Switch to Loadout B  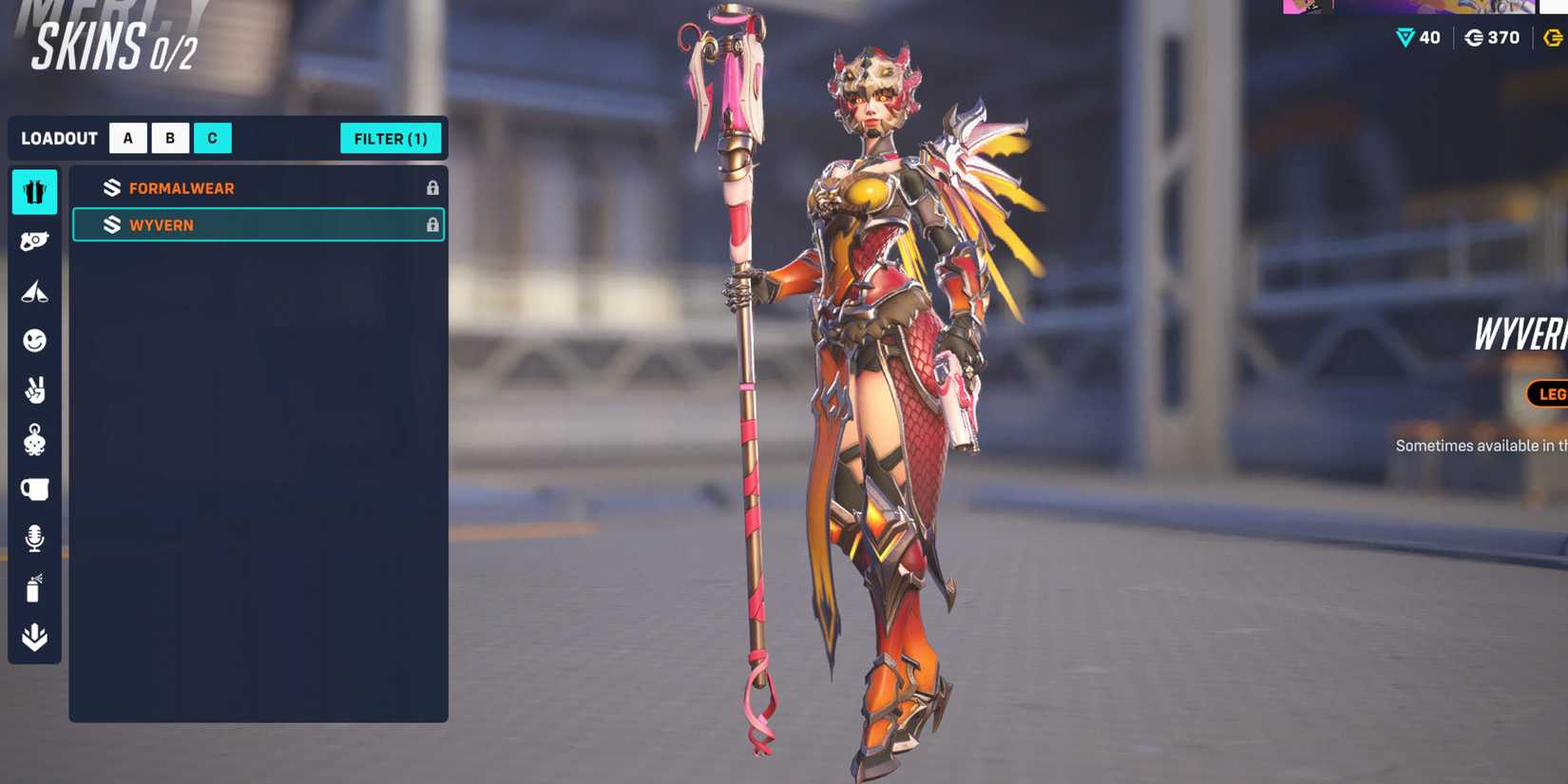click(170, 138)
